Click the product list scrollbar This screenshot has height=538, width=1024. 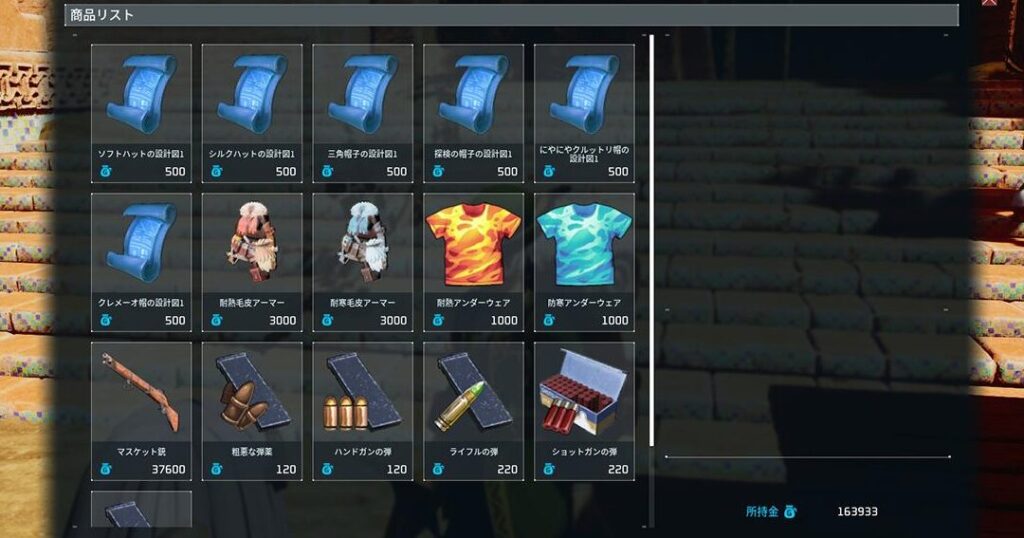click(652, 240)
